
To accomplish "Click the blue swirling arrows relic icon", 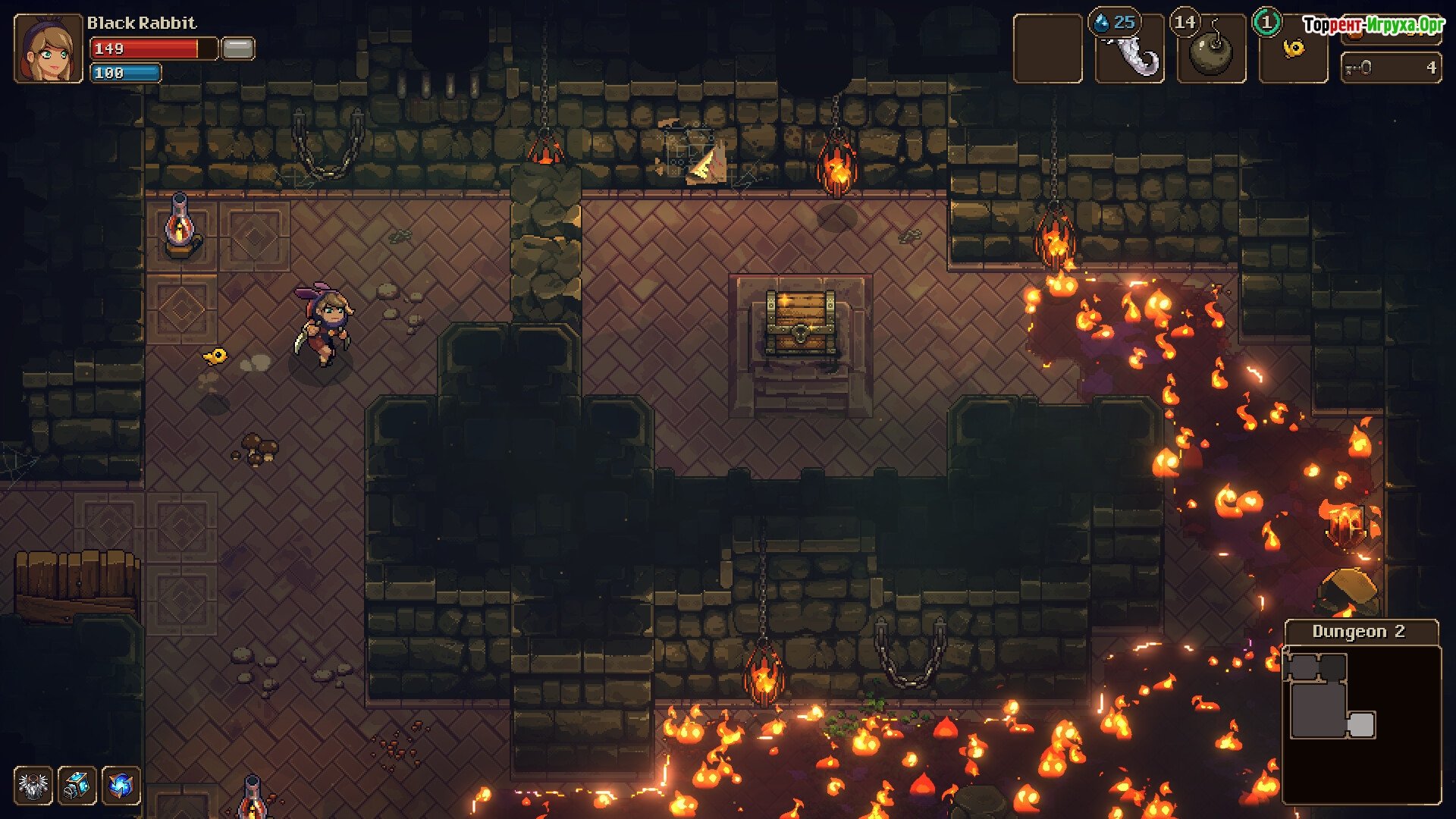I will (121, 785).
